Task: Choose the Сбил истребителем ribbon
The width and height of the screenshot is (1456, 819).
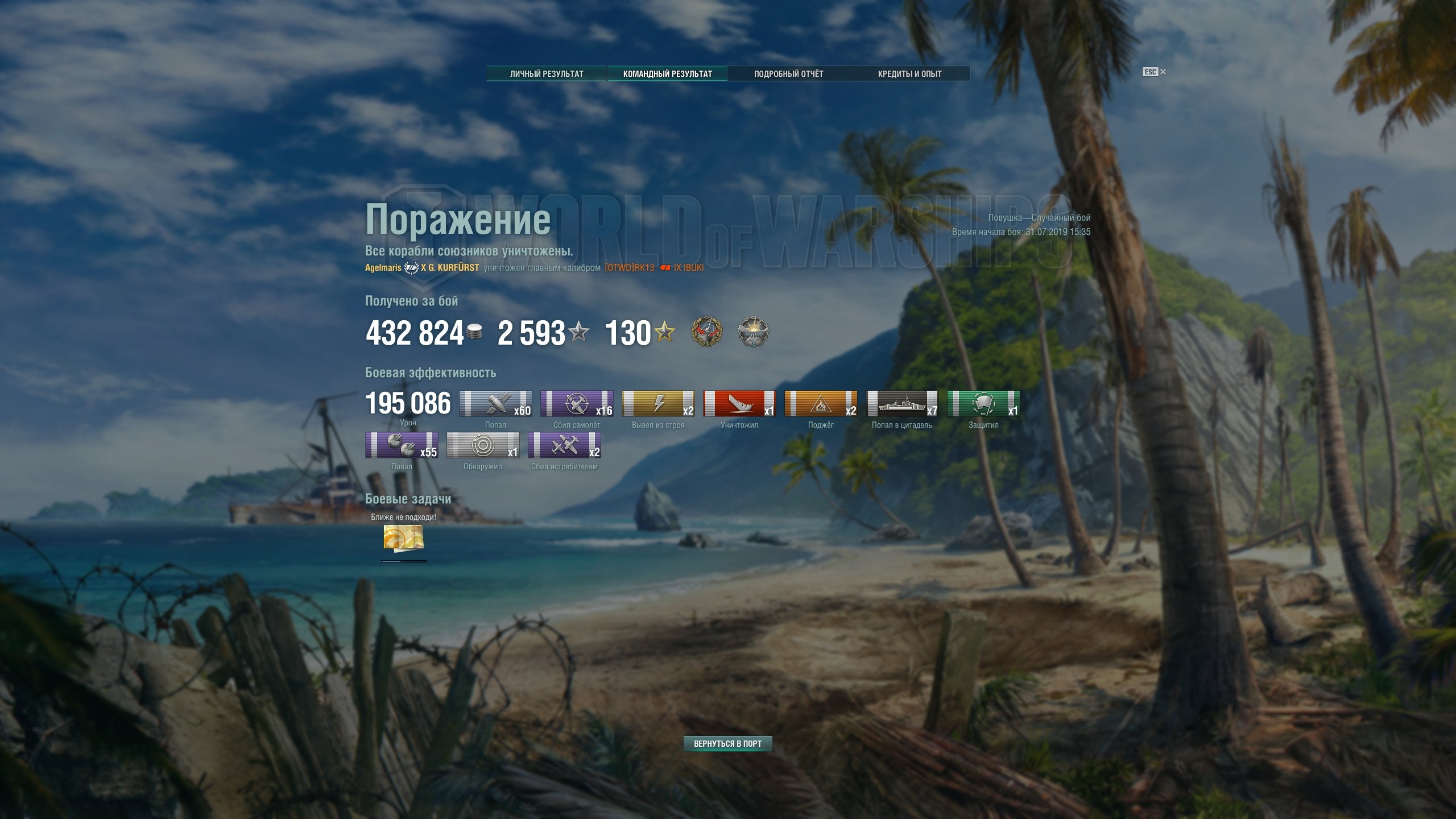Action: (x=564, y=445)
